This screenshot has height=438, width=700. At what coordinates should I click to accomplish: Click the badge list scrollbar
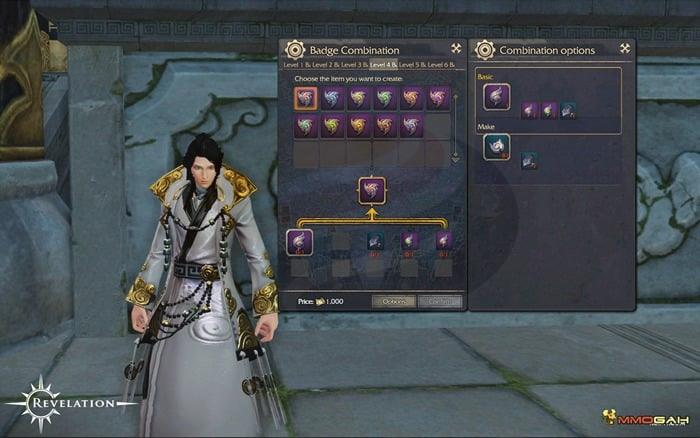(x=455, y=126)
